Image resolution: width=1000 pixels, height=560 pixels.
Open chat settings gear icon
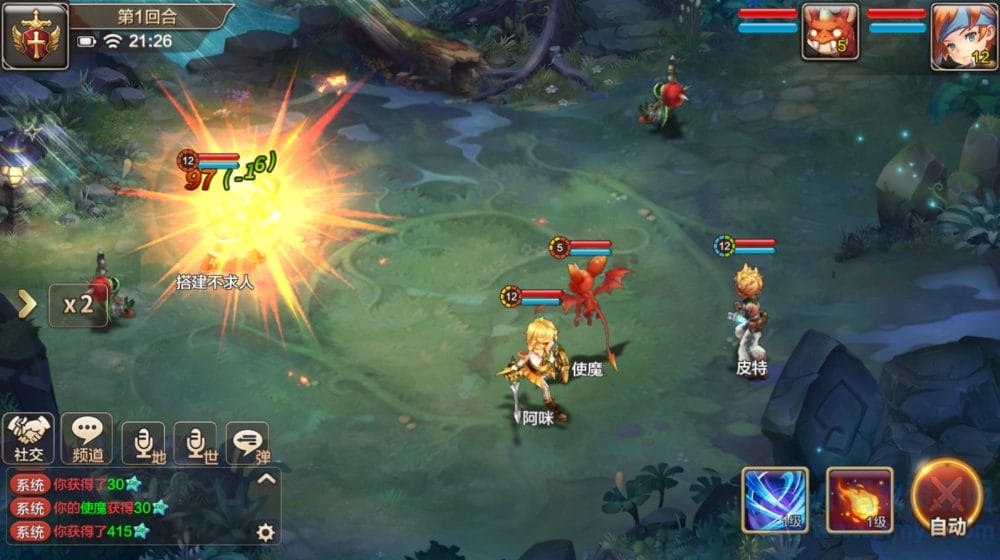(x=265, y=532)
